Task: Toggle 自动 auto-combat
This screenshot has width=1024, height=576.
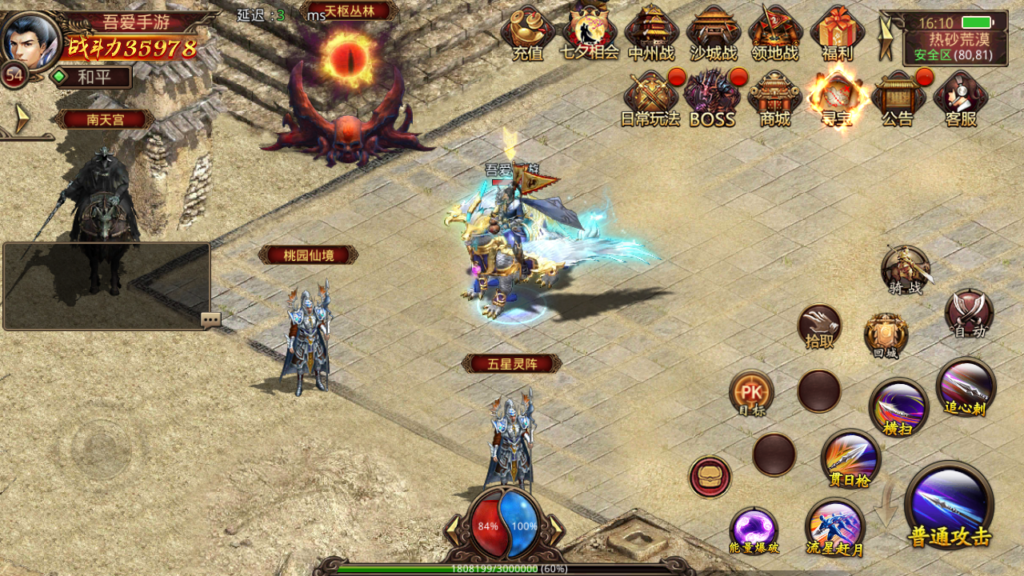Action: tap(968, 313)
